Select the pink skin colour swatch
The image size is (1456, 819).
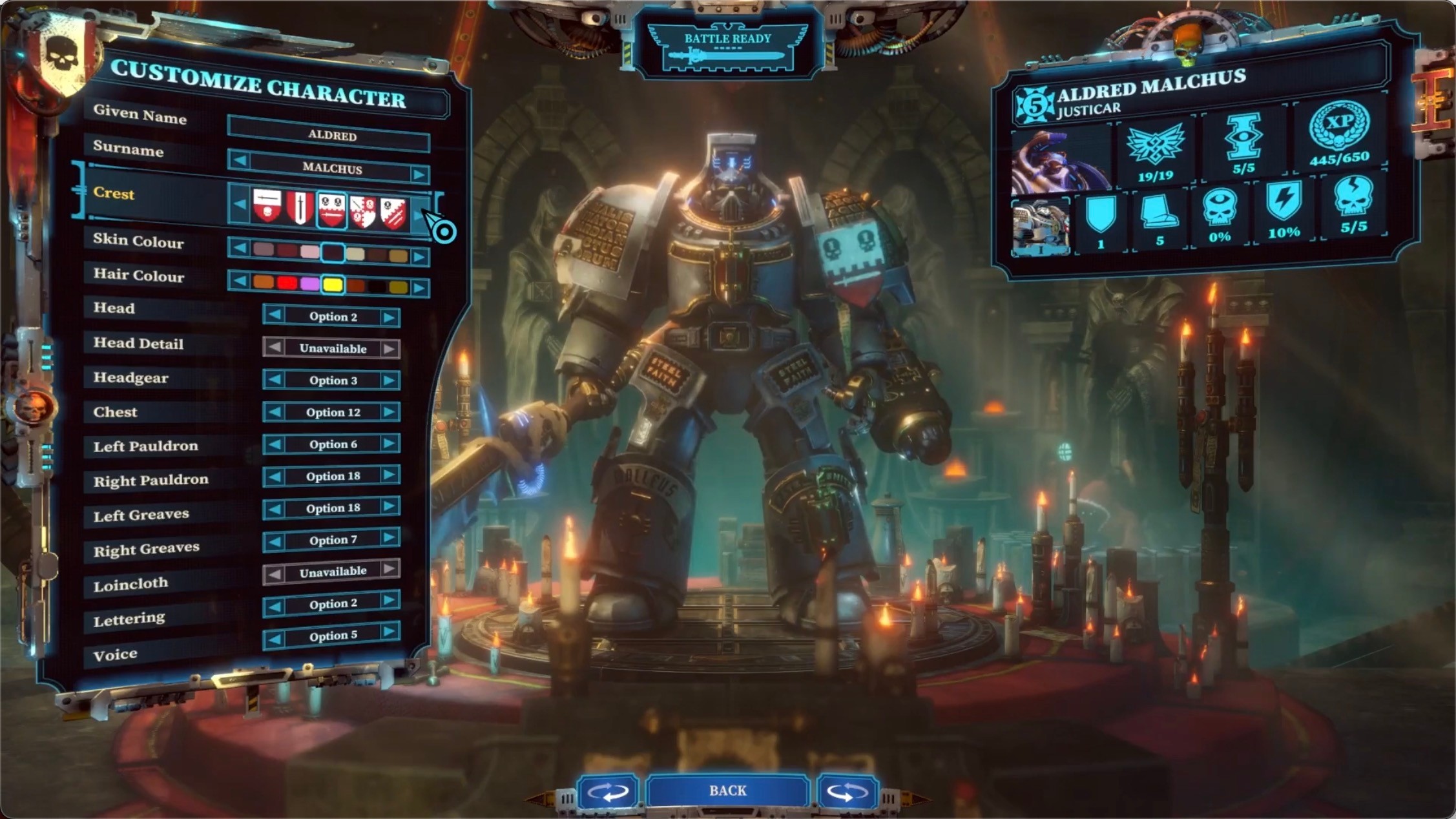click(309, 253)
